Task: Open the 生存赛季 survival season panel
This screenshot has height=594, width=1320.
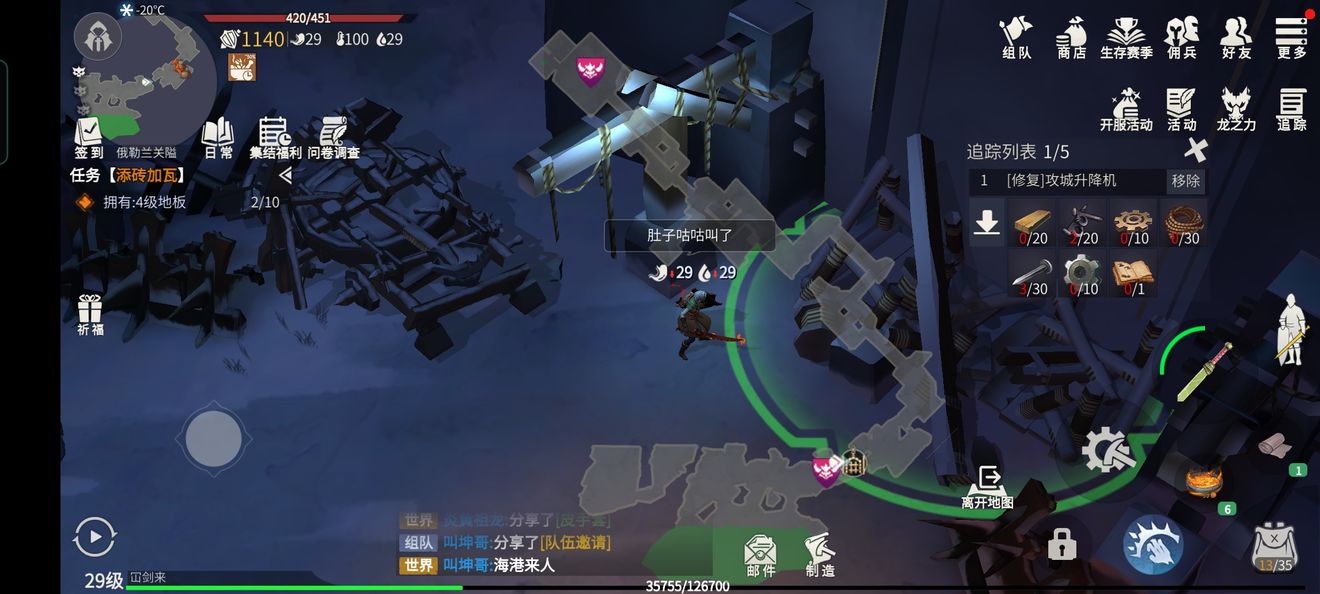Action: tap(1126, 36)
